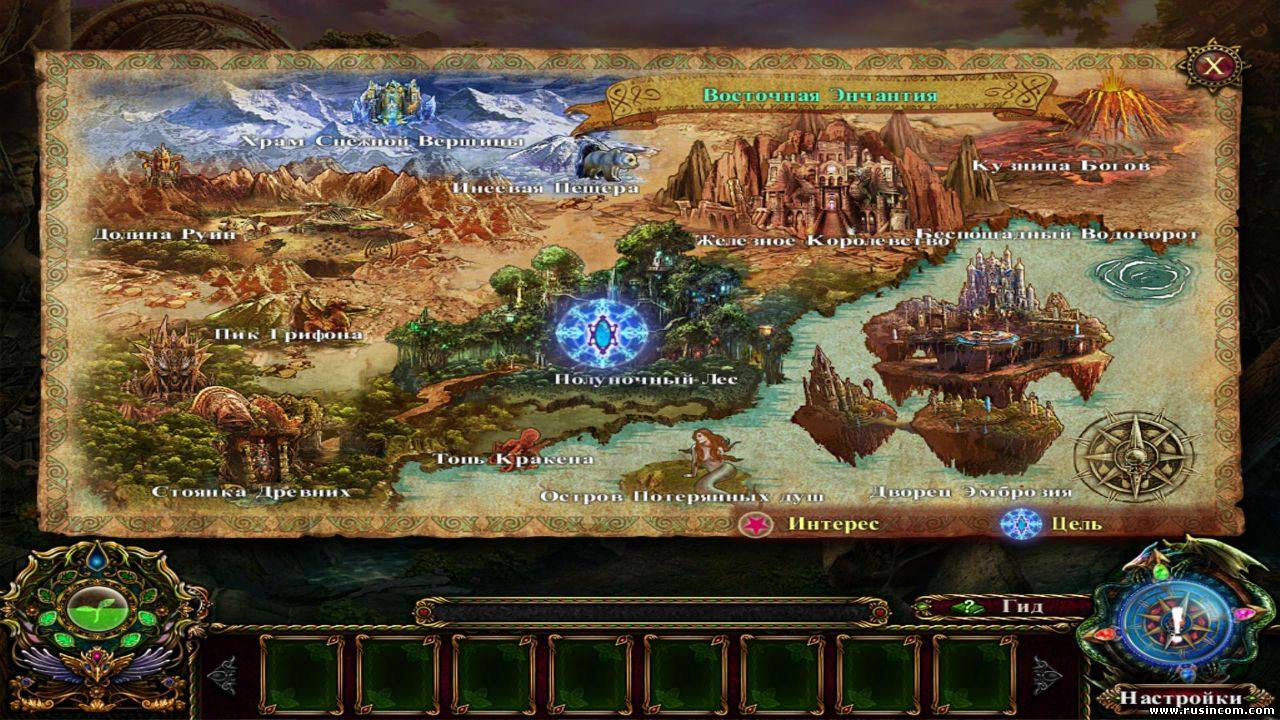Choose Топь Кракена location
The width and height of the screenshot is (1280, 720).
click(x=515, y=443)
